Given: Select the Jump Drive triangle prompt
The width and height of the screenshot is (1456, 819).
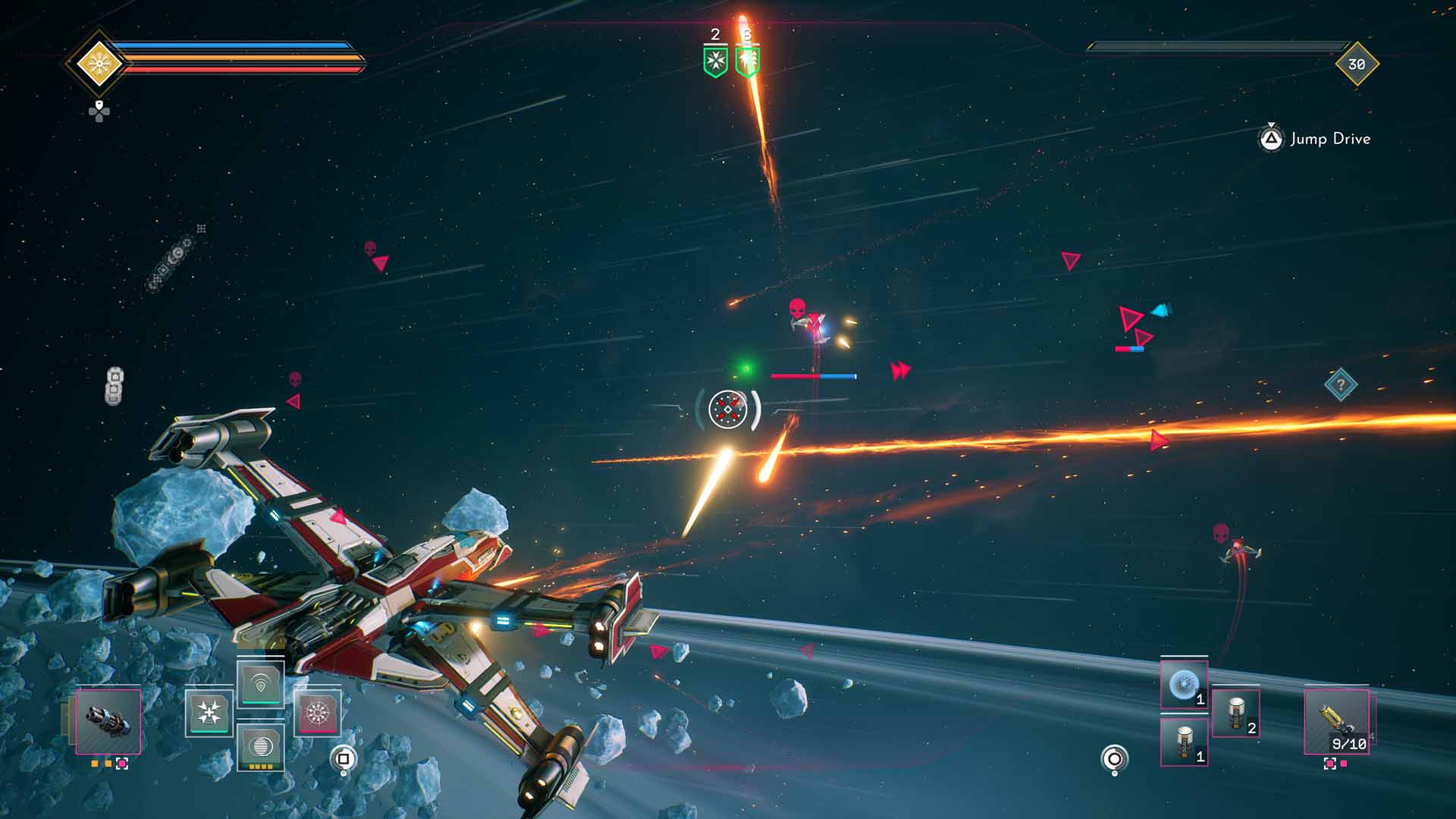Looking at the screenshot, I should pos(1272,140).
